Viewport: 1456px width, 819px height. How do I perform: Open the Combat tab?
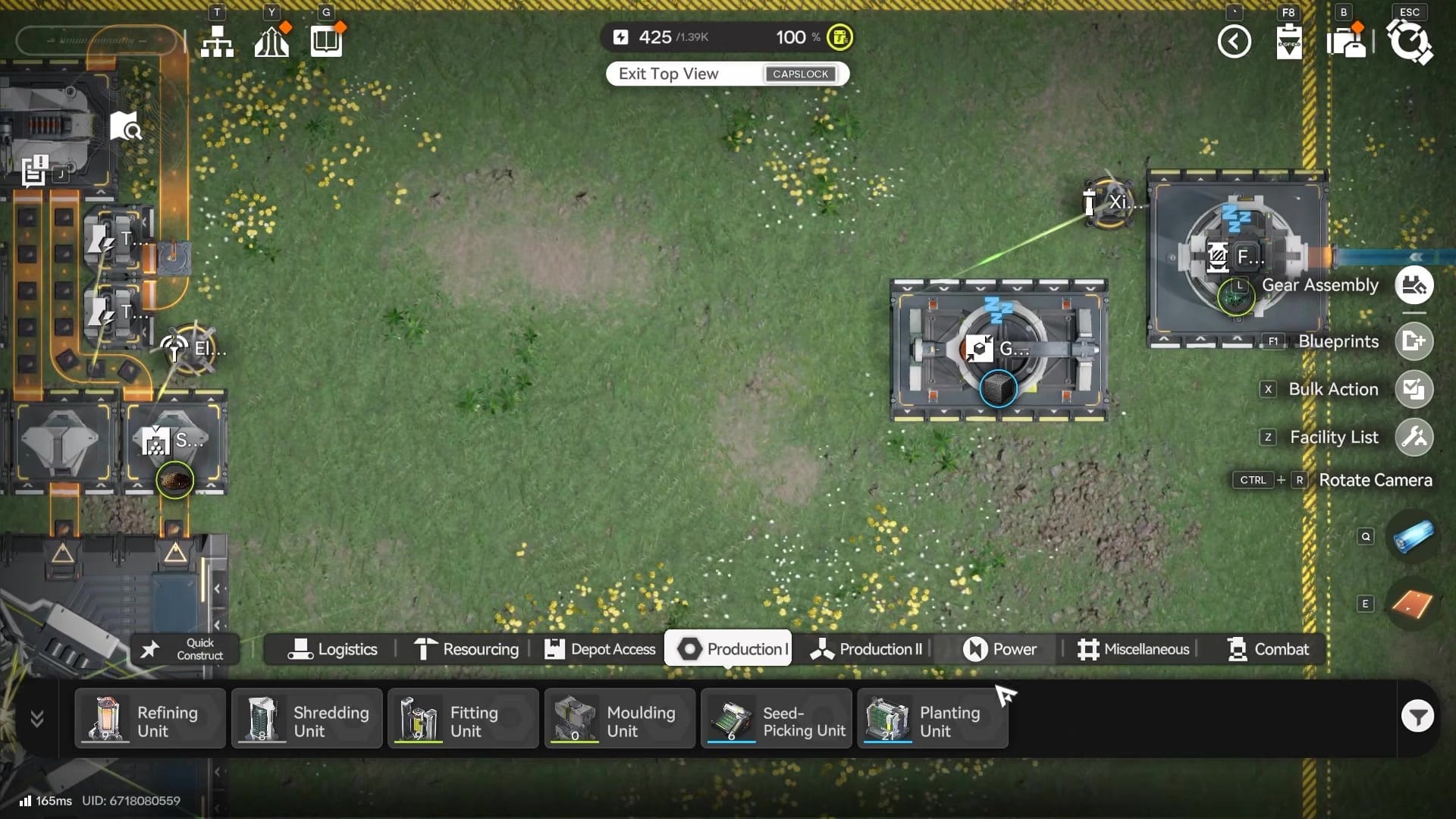(1268, 649)
